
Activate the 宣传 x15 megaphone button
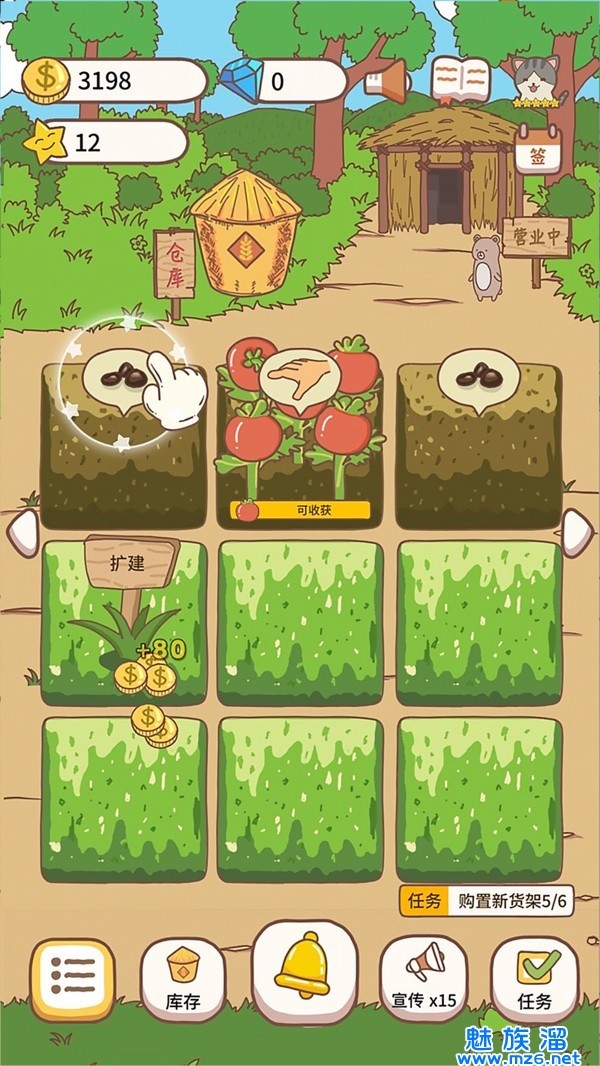(x=424, y=978)
